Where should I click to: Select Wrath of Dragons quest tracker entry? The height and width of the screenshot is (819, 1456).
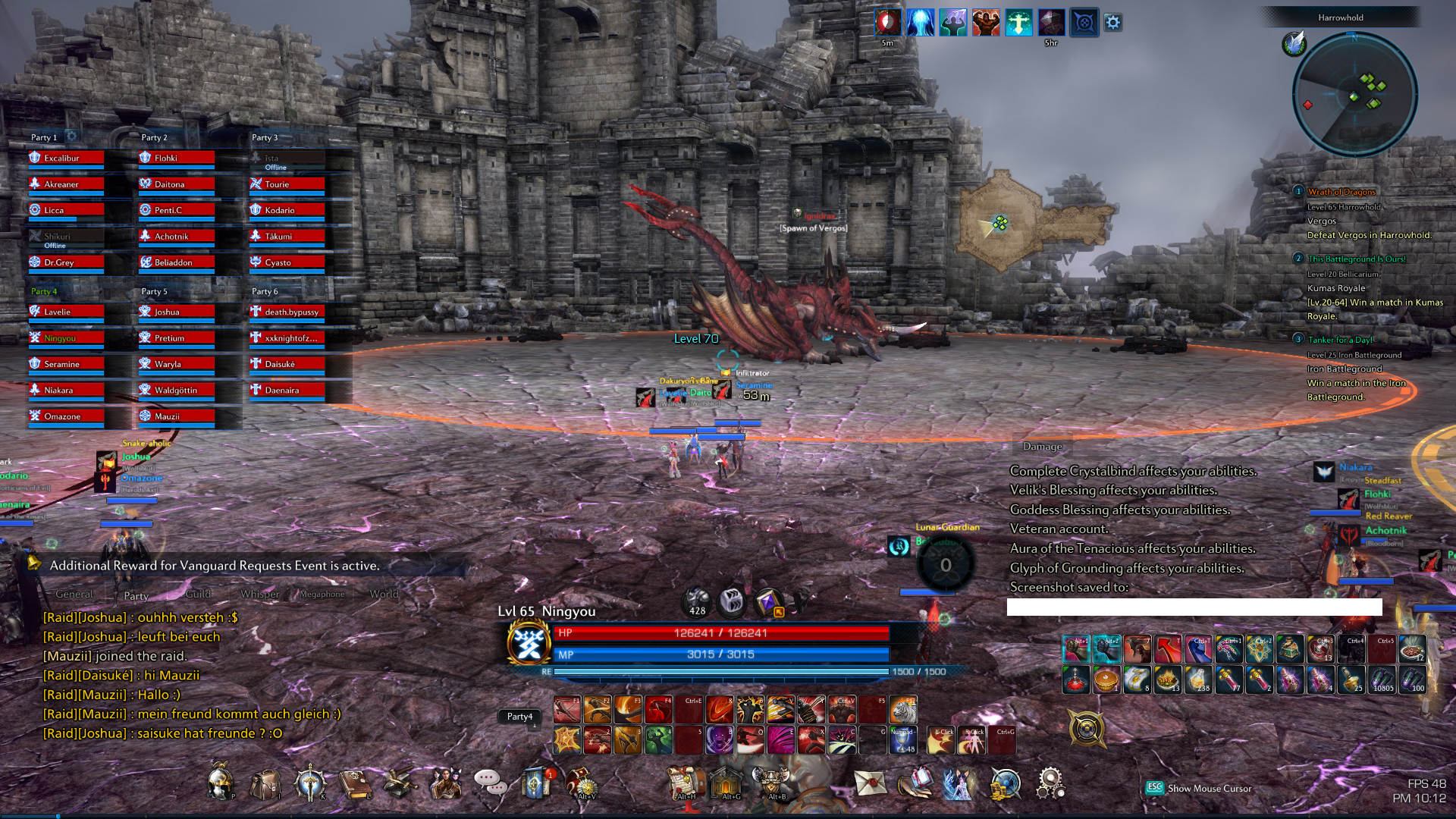1341,192
